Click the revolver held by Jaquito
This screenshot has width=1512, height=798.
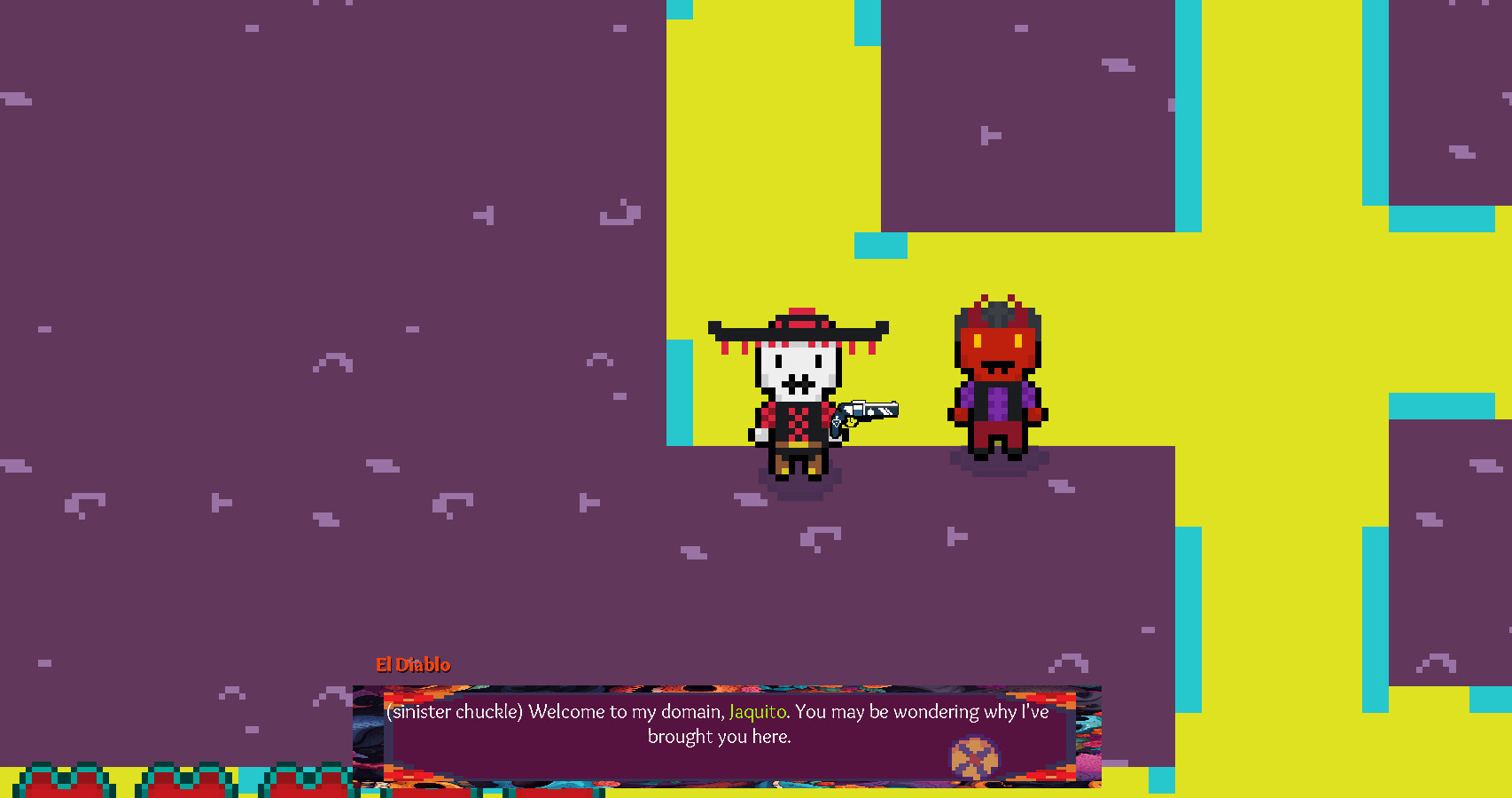[x=864, y=413]
